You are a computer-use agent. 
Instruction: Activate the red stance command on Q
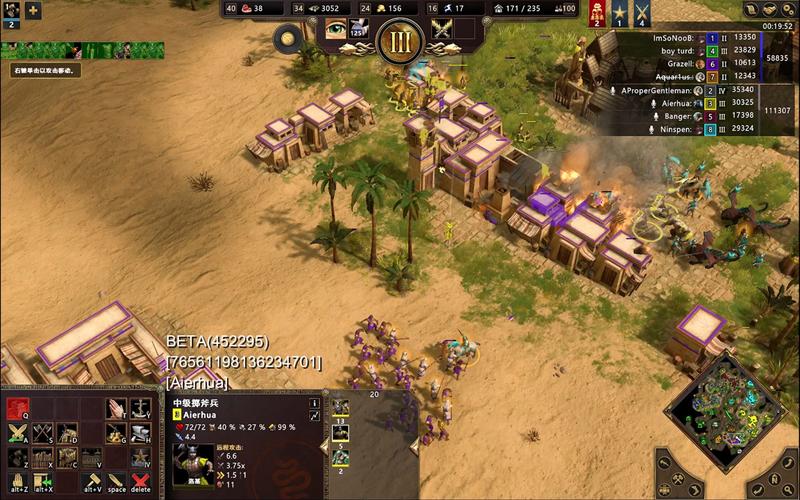(x=18, y=408)
